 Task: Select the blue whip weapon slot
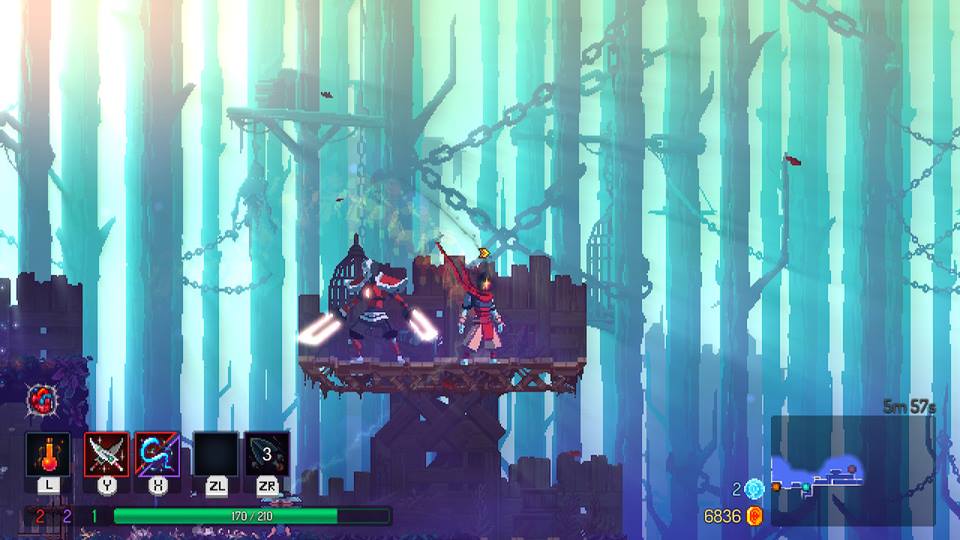click(x=157, y=454)
